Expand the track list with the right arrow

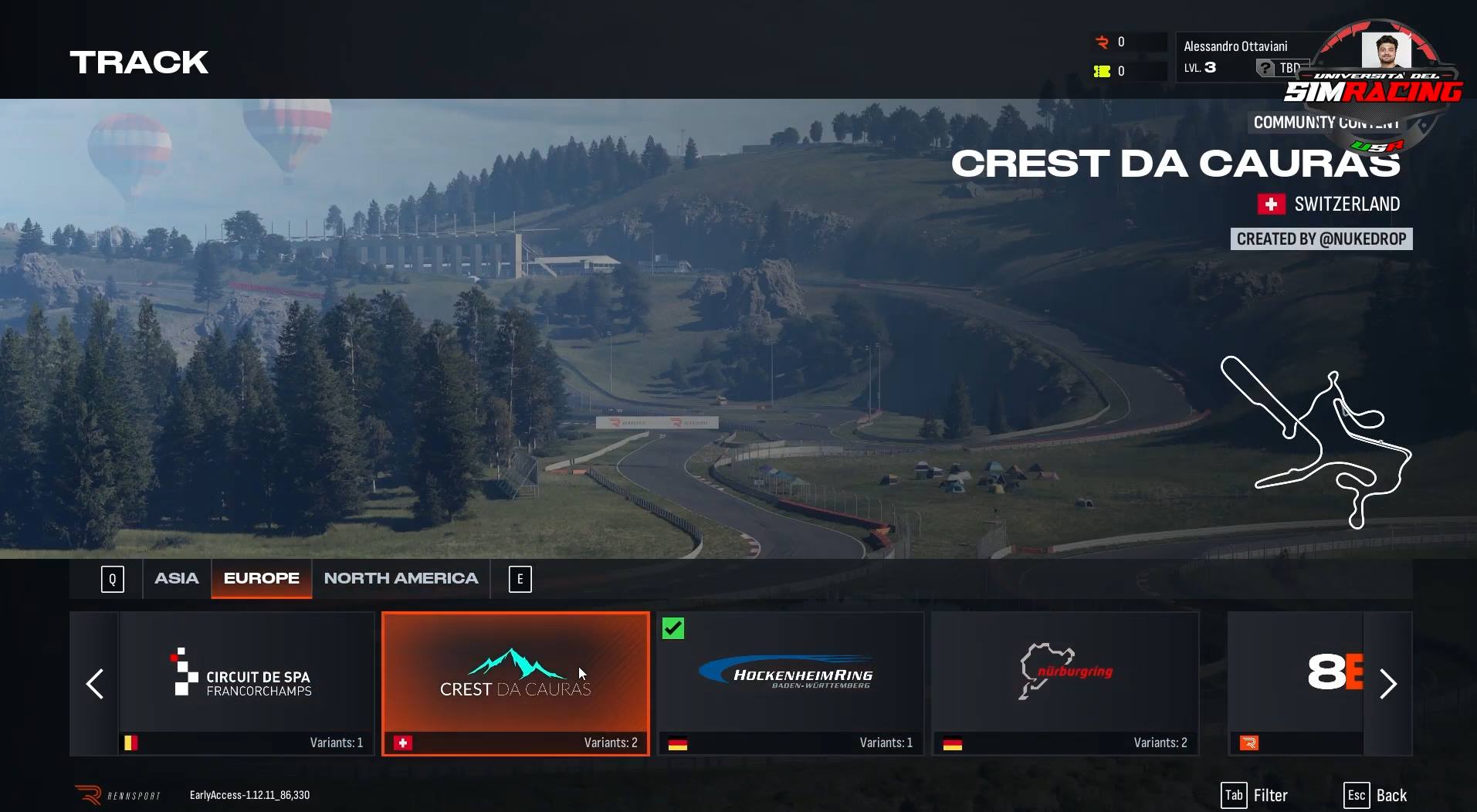1388,684
